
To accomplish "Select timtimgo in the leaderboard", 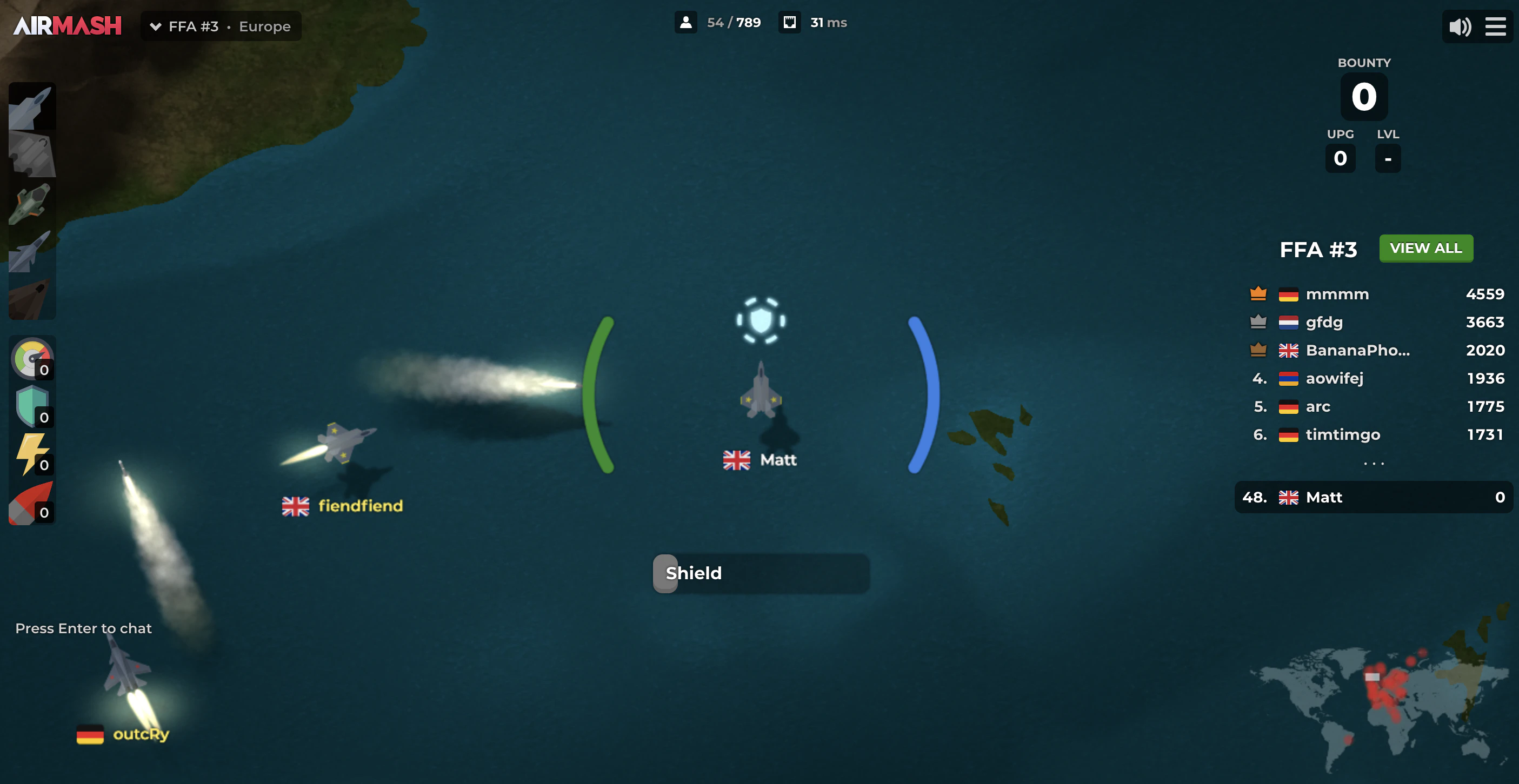I will (1343, 434).
